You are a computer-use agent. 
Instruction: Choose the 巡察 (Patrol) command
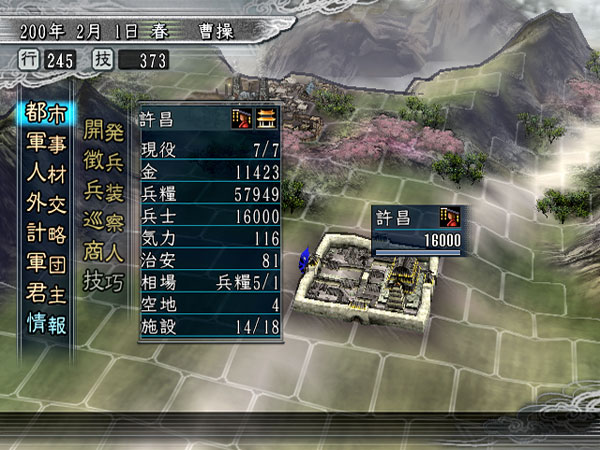point(106,218)
